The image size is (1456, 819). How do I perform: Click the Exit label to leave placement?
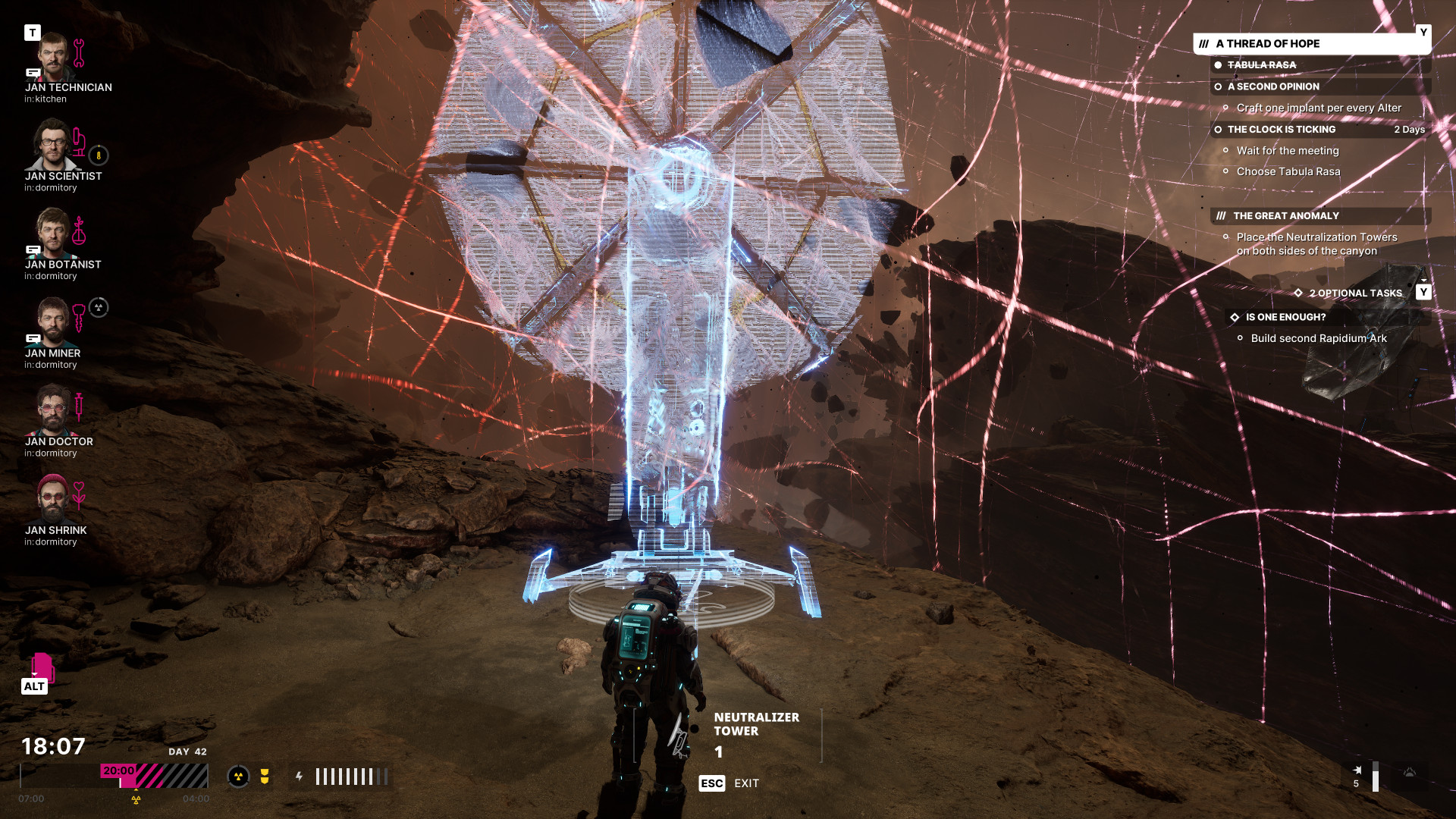(745, 783)
